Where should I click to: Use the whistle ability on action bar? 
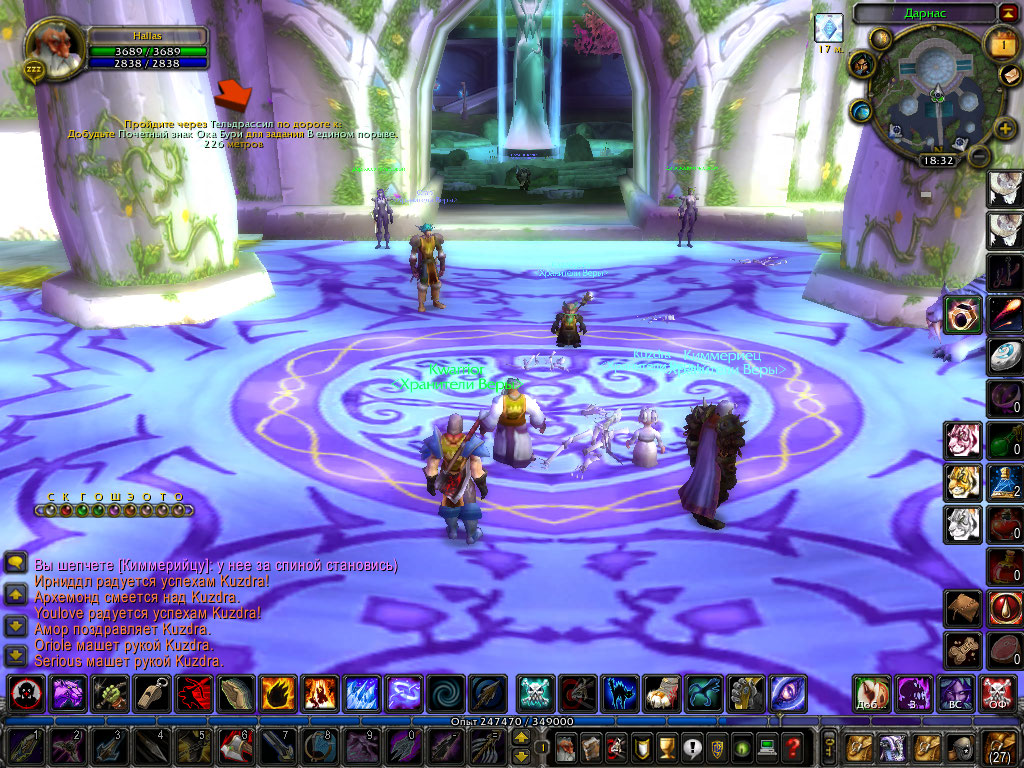tap(150, 693)
